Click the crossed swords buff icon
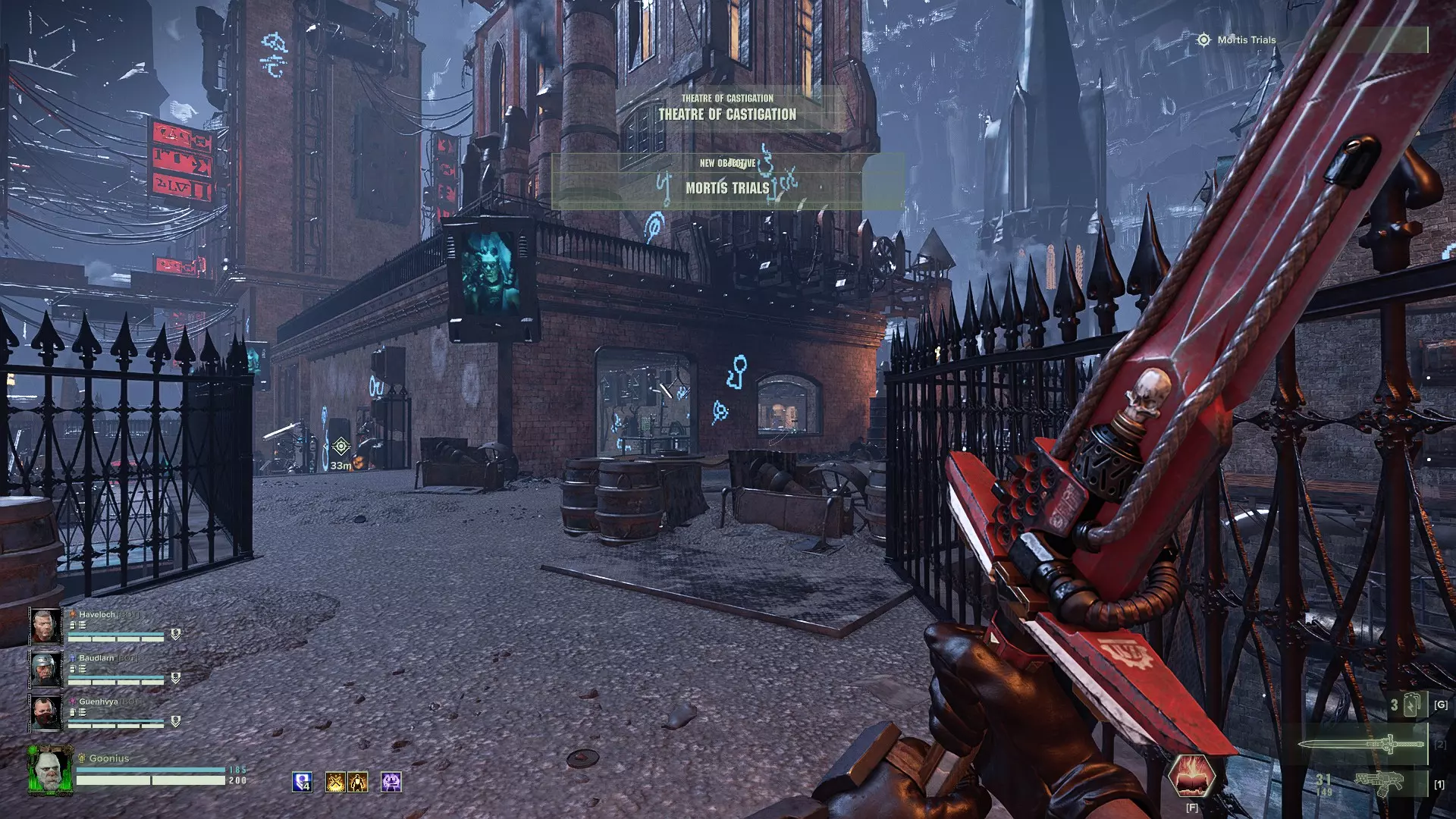The height and width of the screenshot is (819, 1456). coord(335,782)
